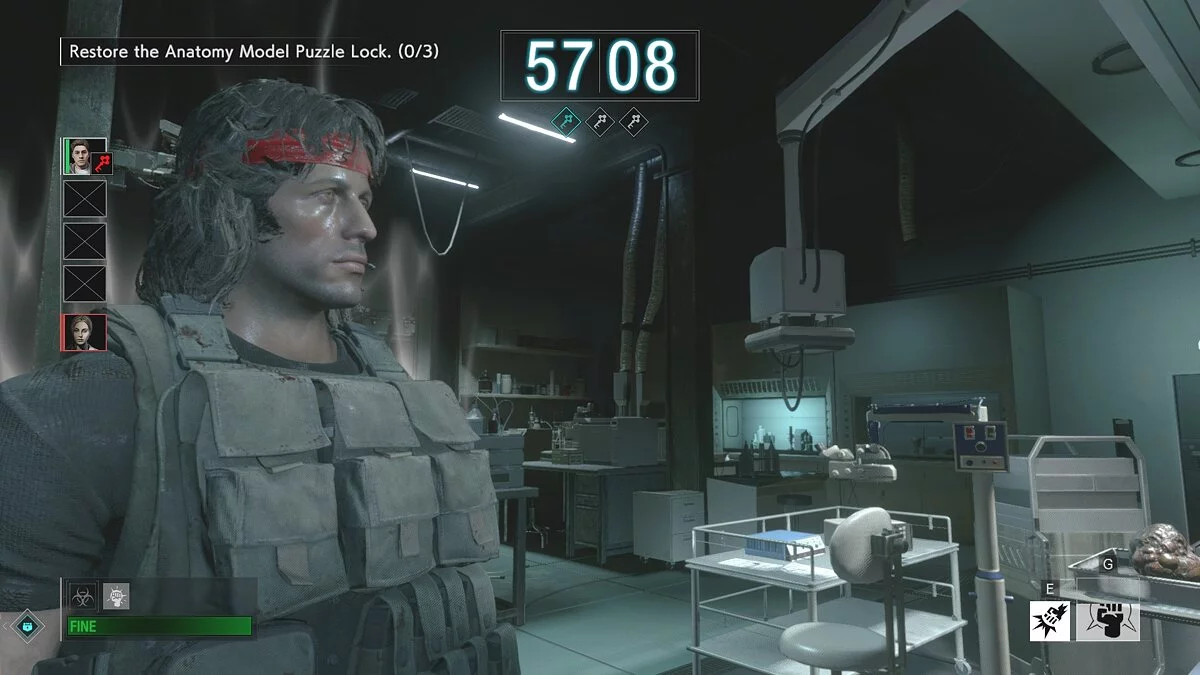The image size is (1200, 675).
Task: Activate the punch impact skill icon
Action: [1050, 620]
